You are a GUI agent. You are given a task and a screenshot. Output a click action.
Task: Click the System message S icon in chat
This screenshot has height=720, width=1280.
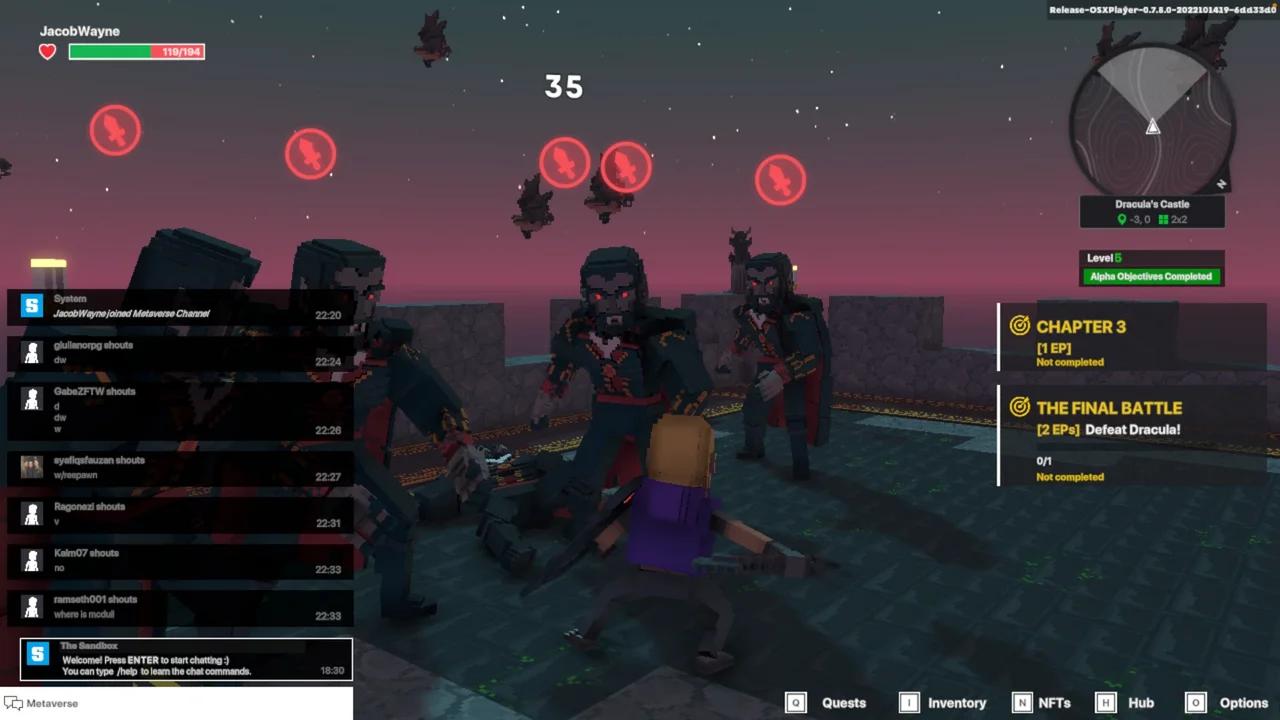[30, 306]
